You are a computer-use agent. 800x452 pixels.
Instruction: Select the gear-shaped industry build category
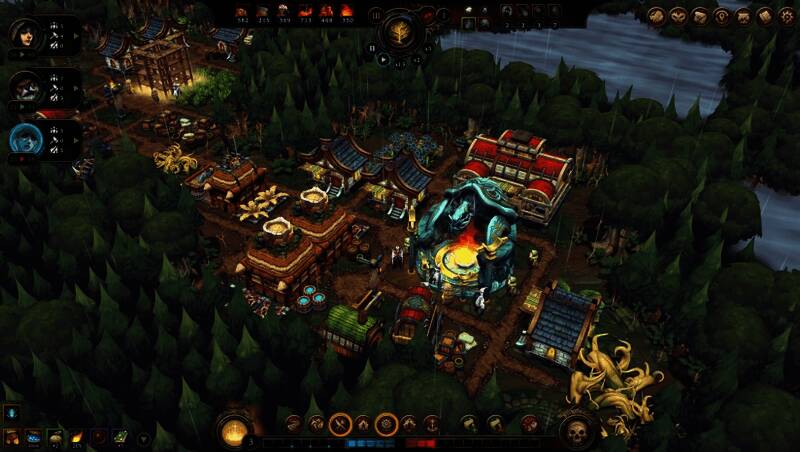(386, 424)
